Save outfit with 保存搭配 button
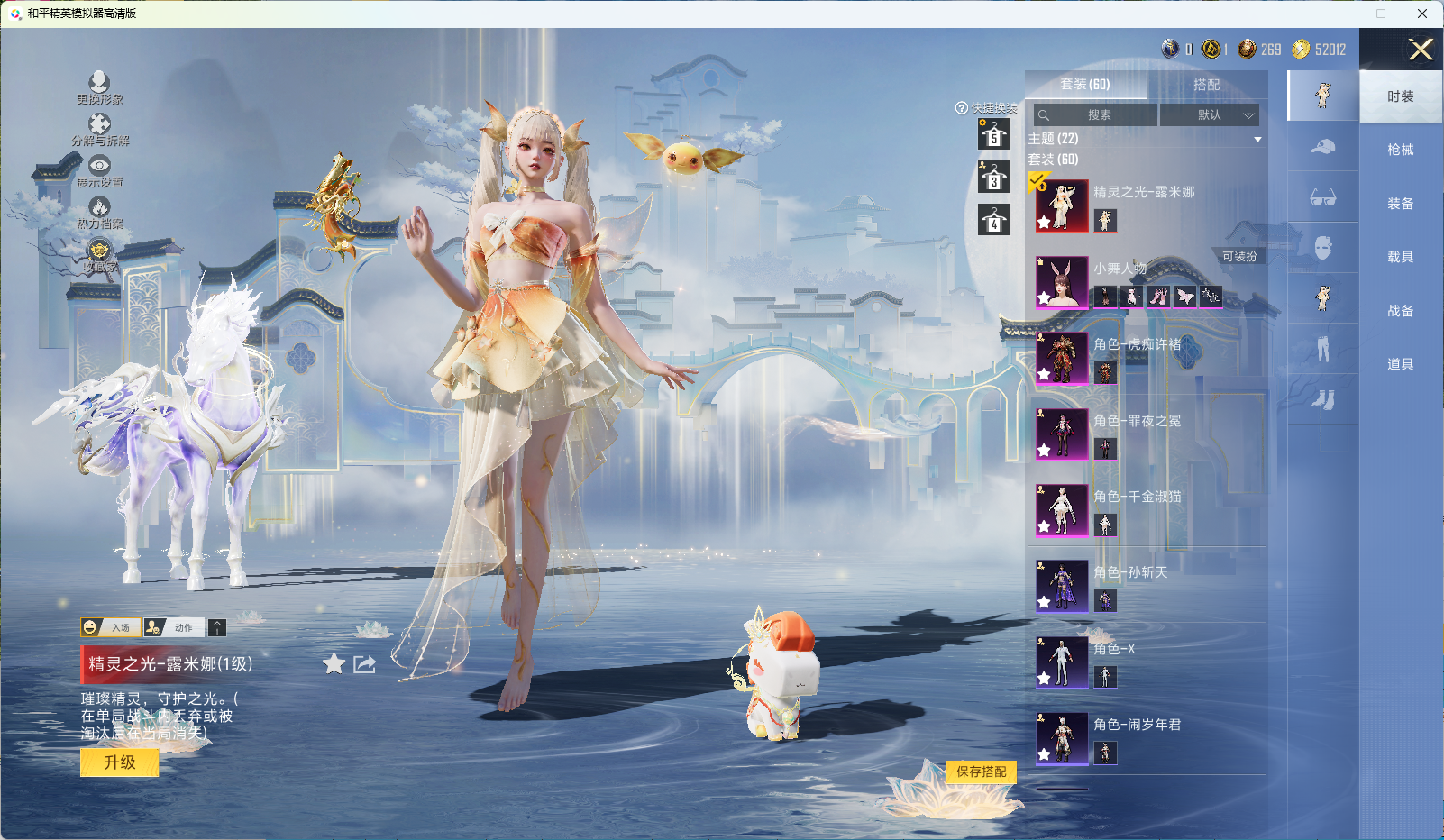 point(981,772)
